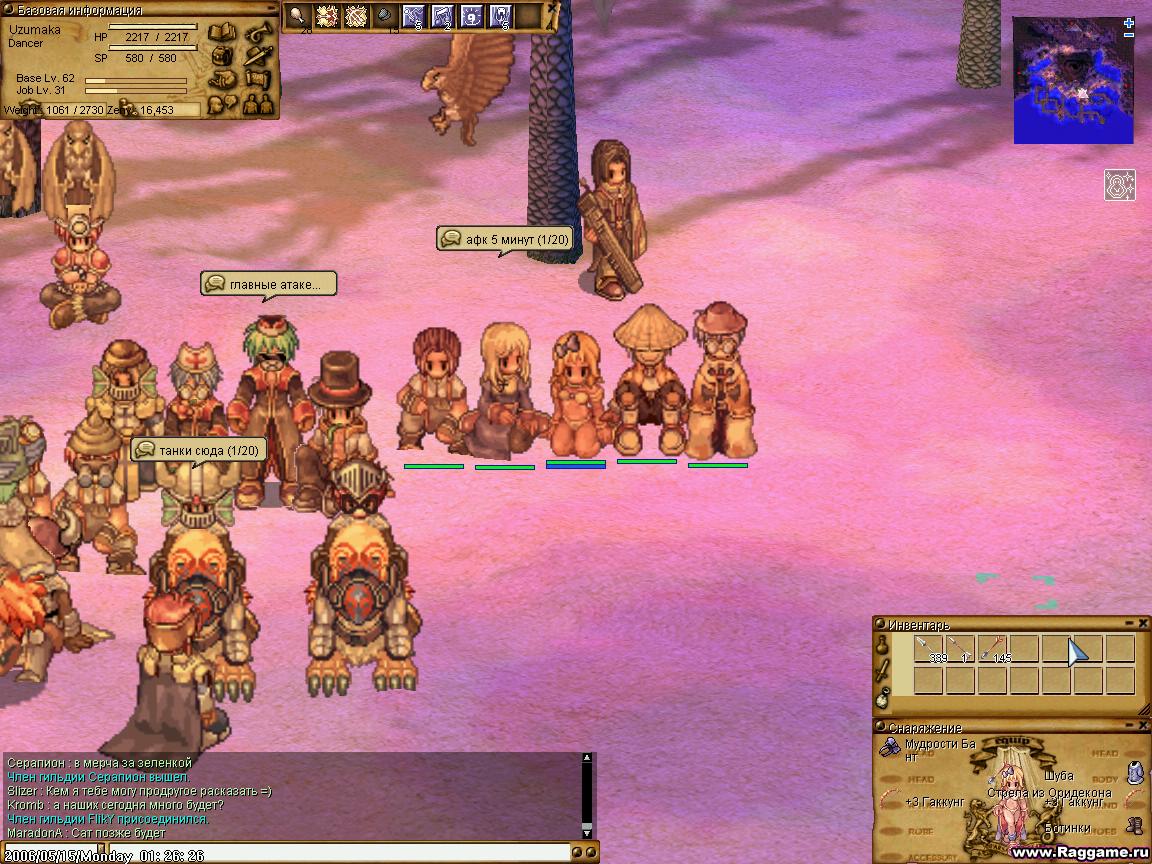This screenshot has width=1152, height=864.
Task: Close the hotbar with its X button
Action: (553, 8)
